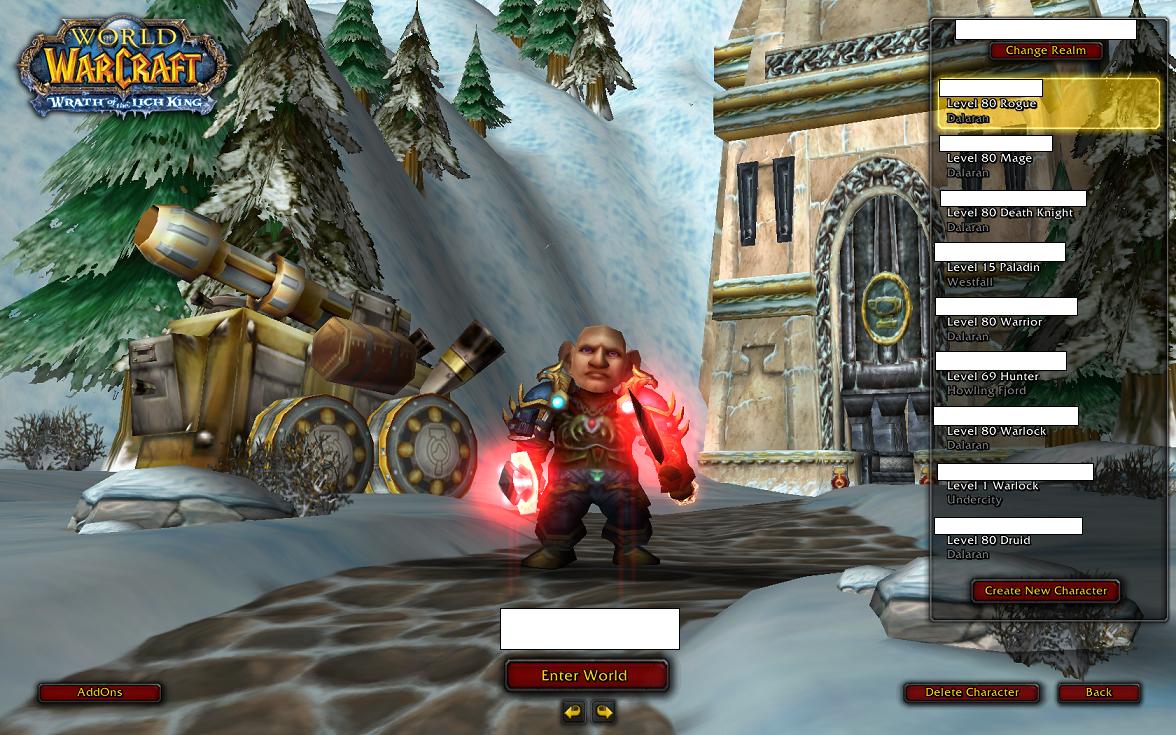Delete the selected character
Viewport: 1176px width, 735px height.
[971, 692]
